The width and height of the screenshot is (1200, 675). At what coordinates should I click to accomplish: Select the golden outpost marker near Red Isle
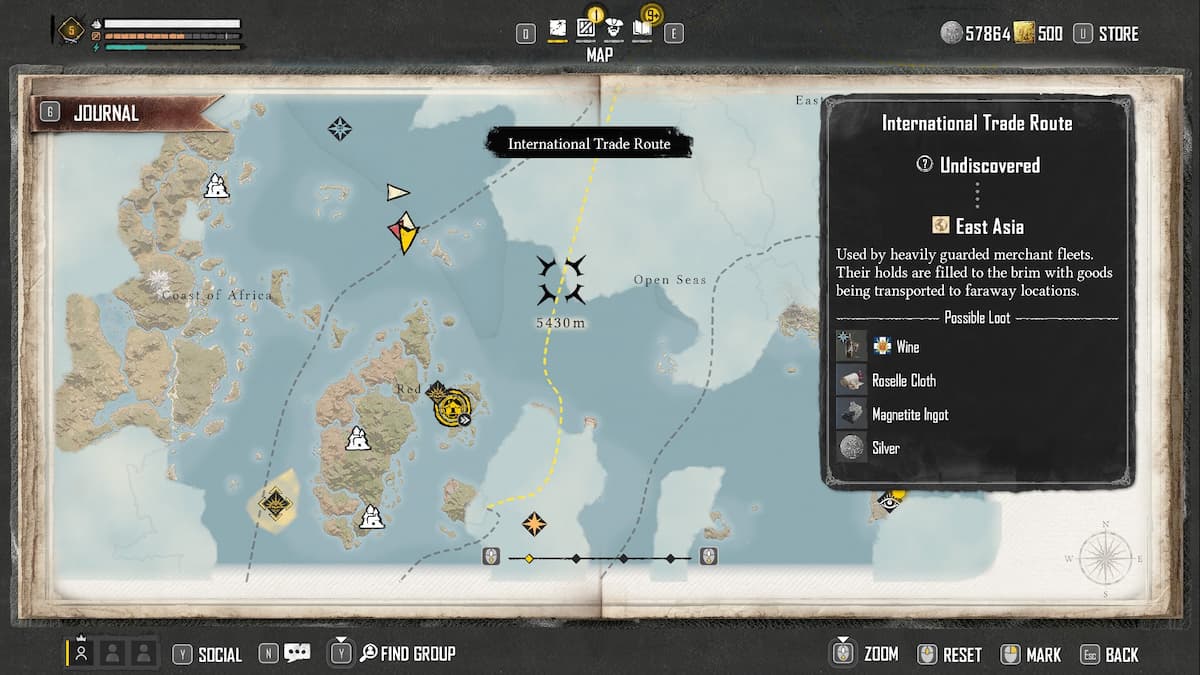pyautogui.click(x=455, y=406)
